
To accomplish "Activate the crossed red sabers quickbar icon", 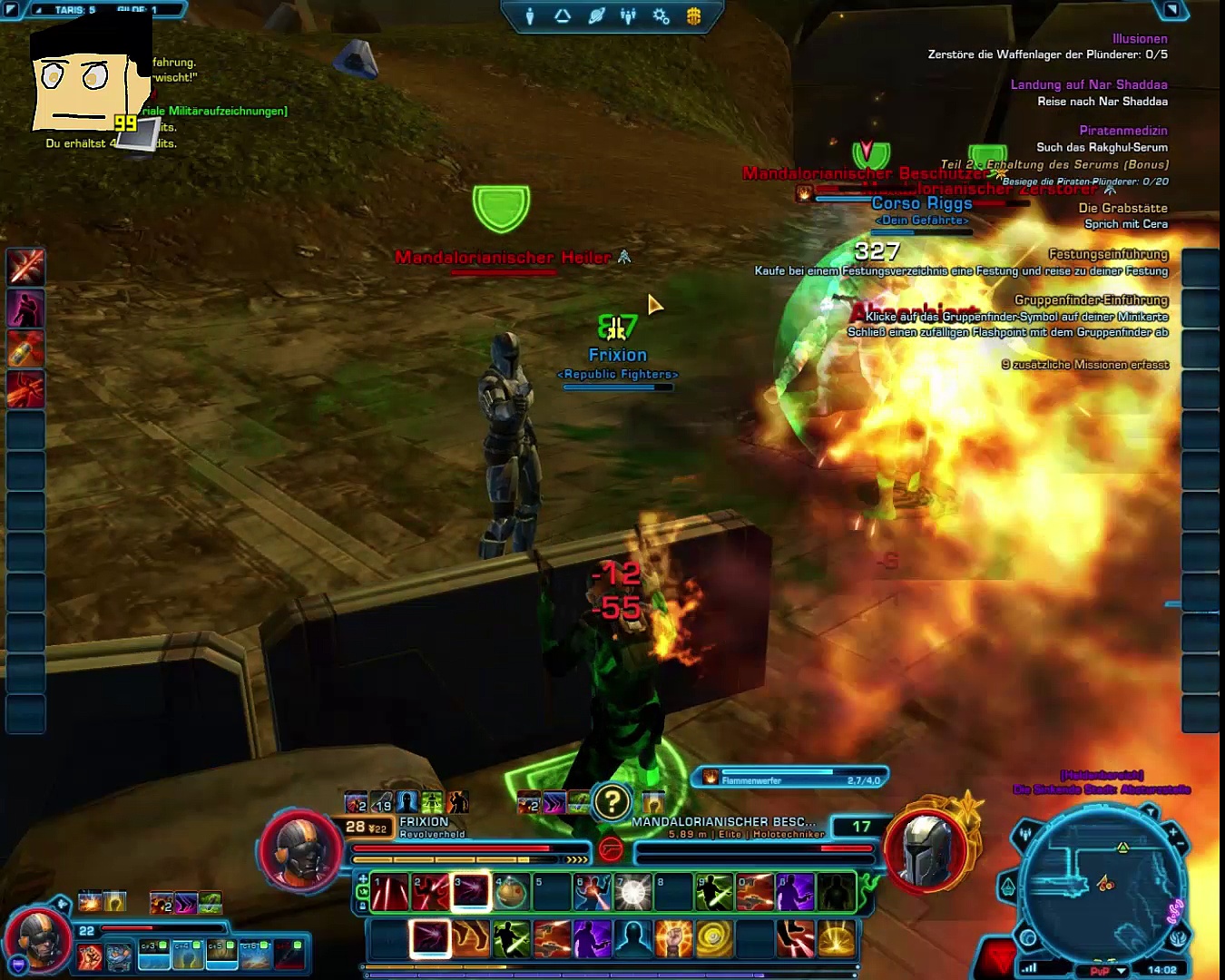I will pos(25,267).
